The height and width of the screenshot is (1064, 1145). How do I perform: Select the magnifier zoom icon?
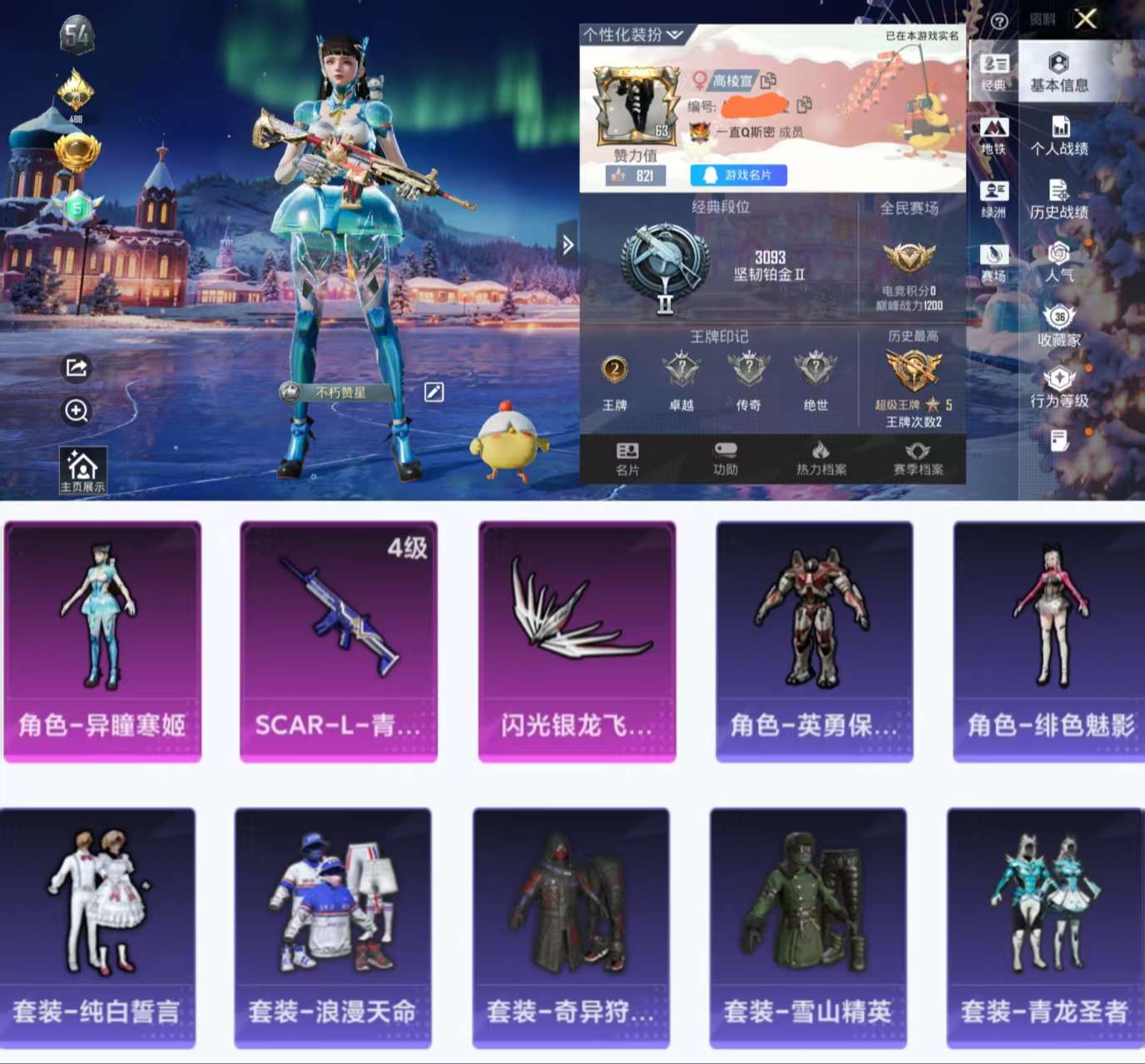[76, 411]
